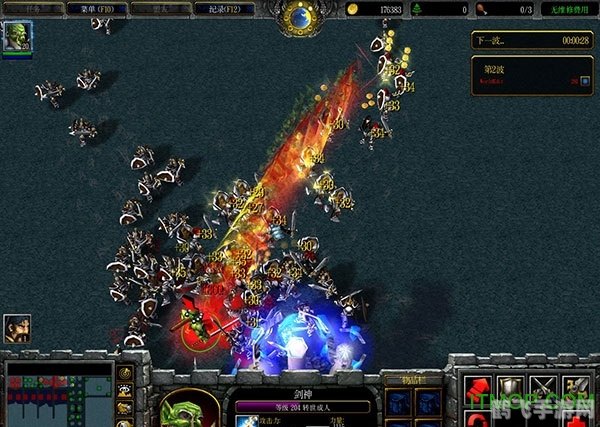
Task: Click the day-night clock at top center
Action: click(299, 14)
